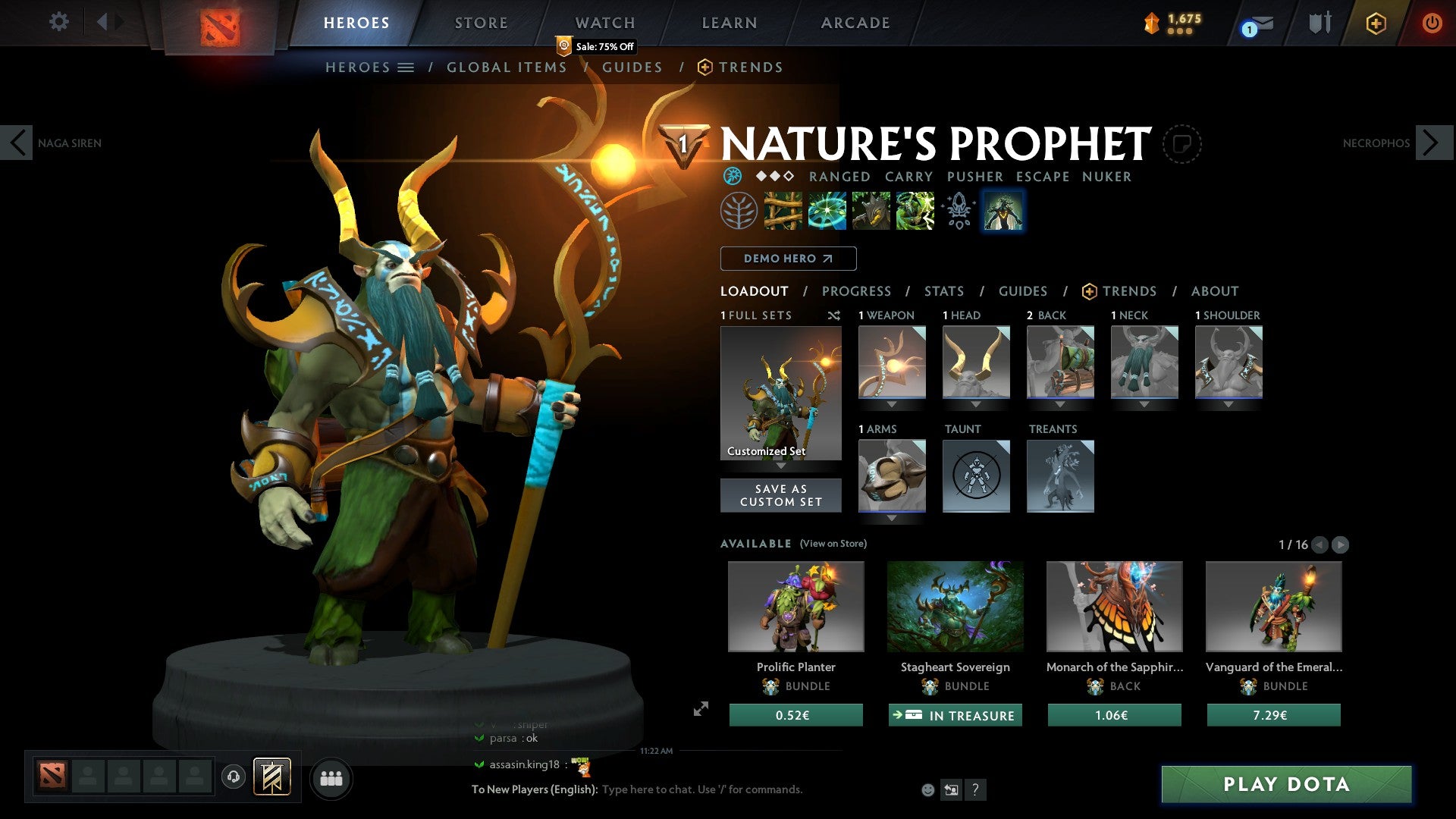View the hero Stats tab
Screen dimensions: 1456x819
[x=943, y=291]
